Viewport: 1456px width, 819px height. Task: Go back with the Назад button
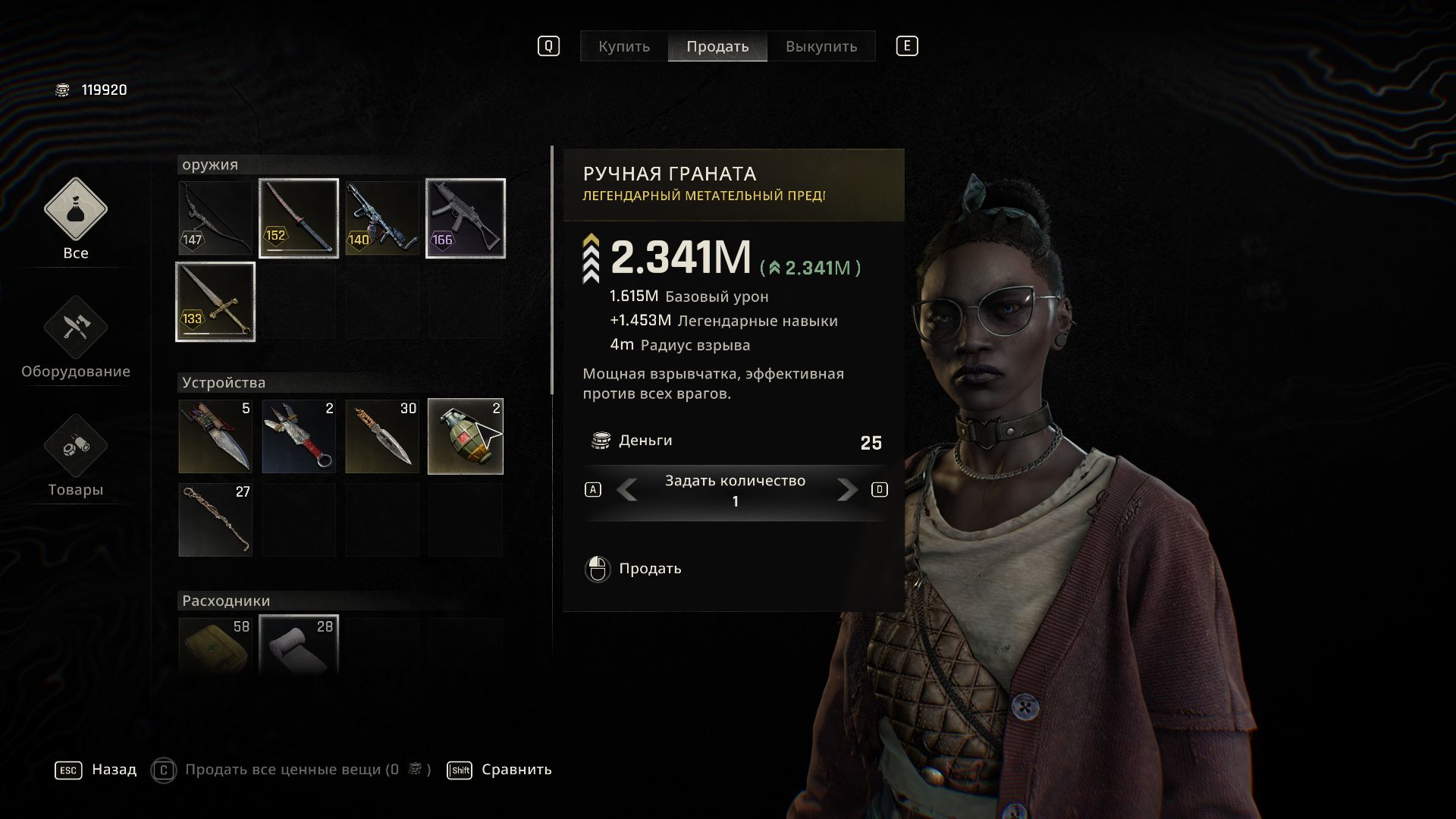114,770
